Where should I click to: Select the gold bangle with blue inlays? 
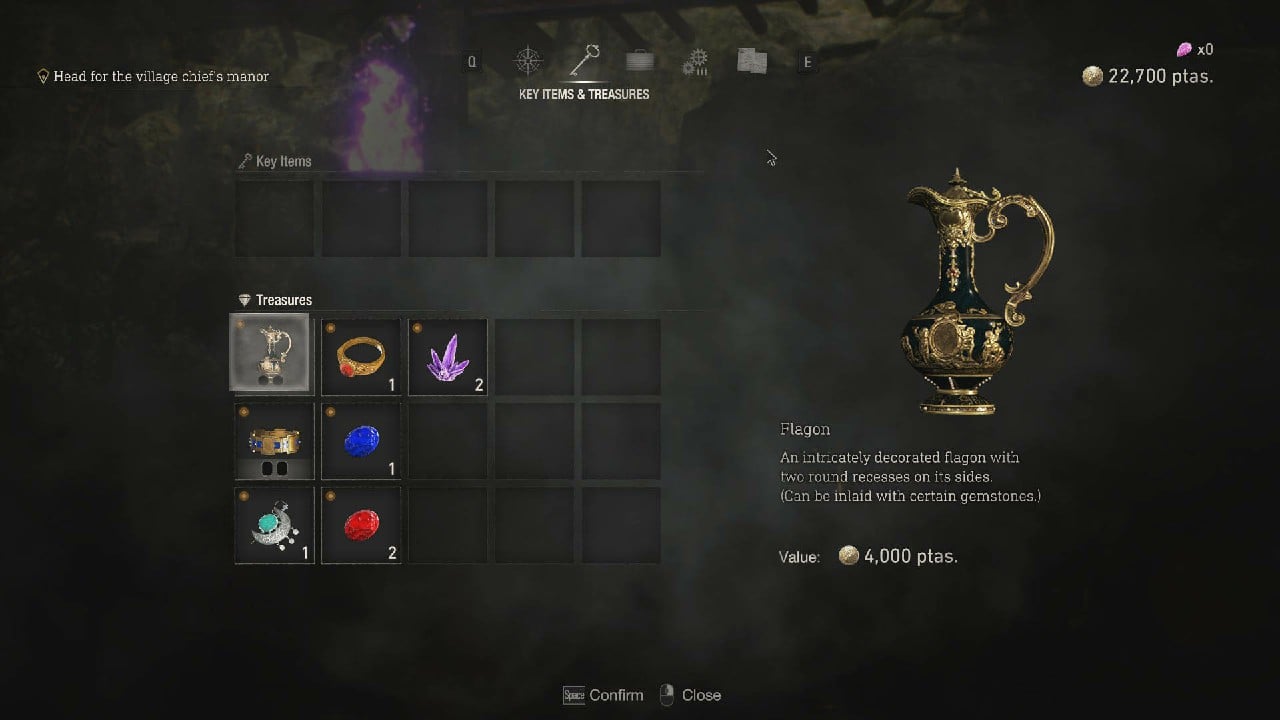(274, 441)
